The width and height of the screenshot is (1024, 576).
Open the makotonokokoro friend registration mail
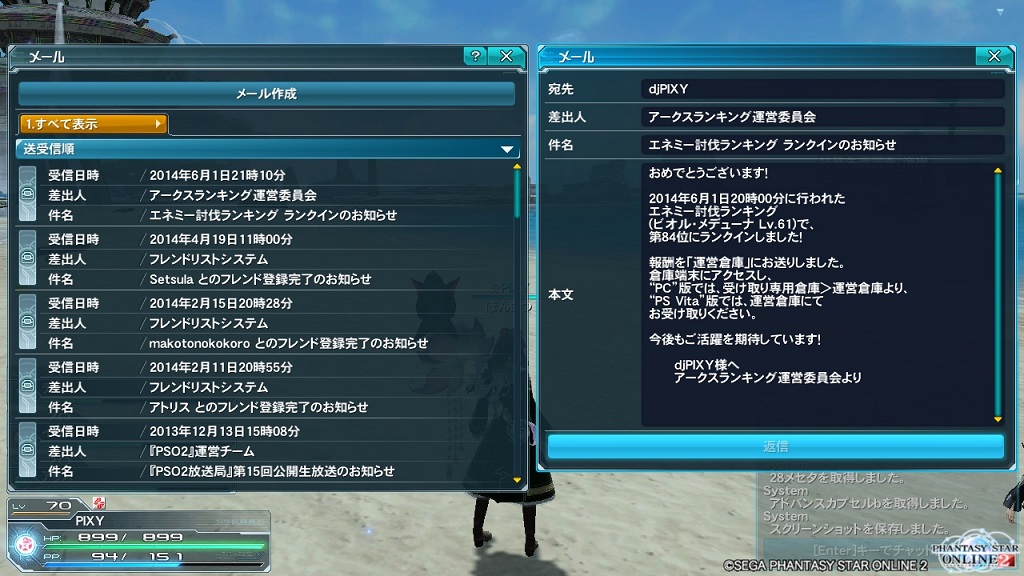[x=266, y=323]
